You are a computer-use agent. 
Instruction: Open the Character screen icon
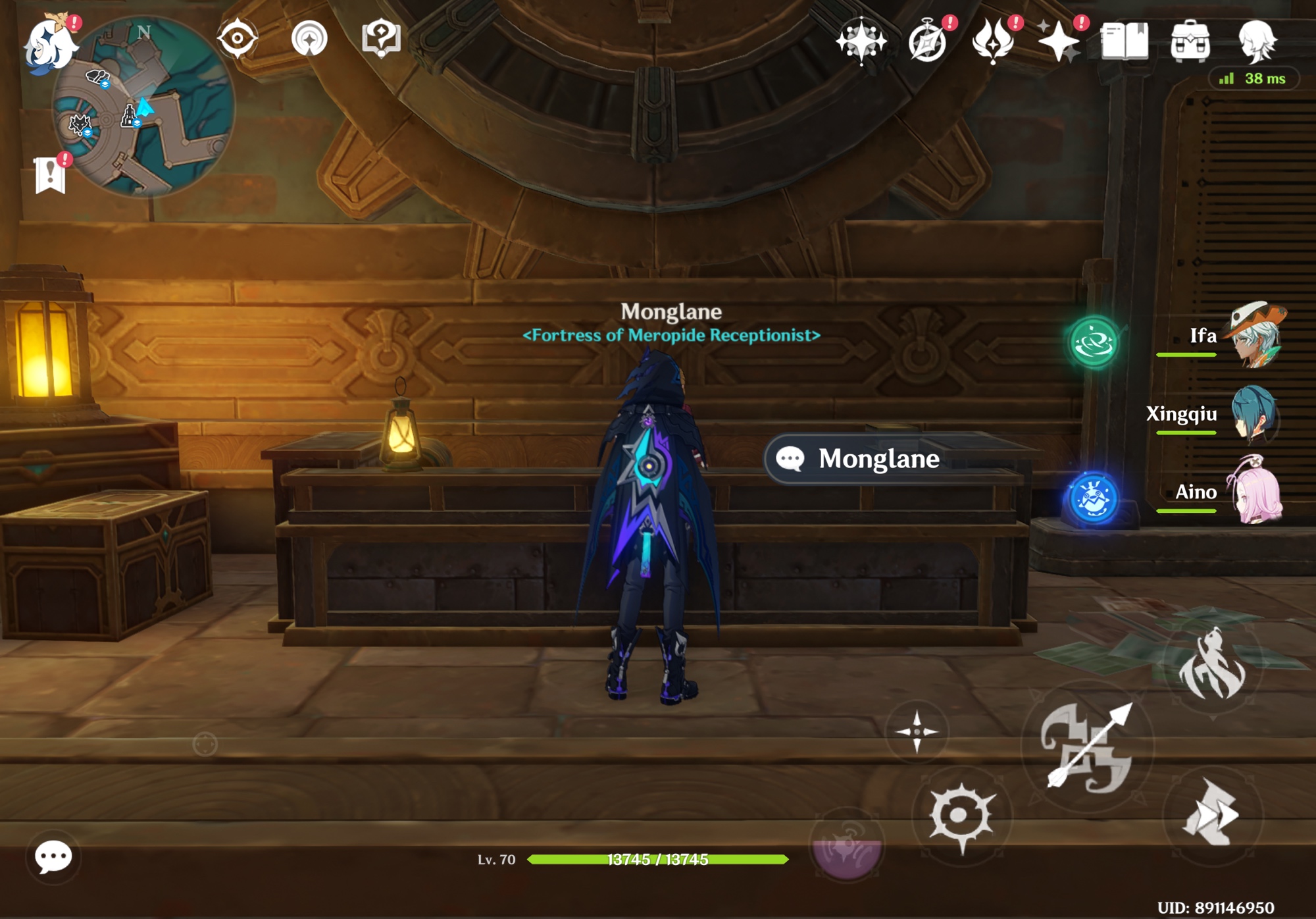click(1257, 41)
